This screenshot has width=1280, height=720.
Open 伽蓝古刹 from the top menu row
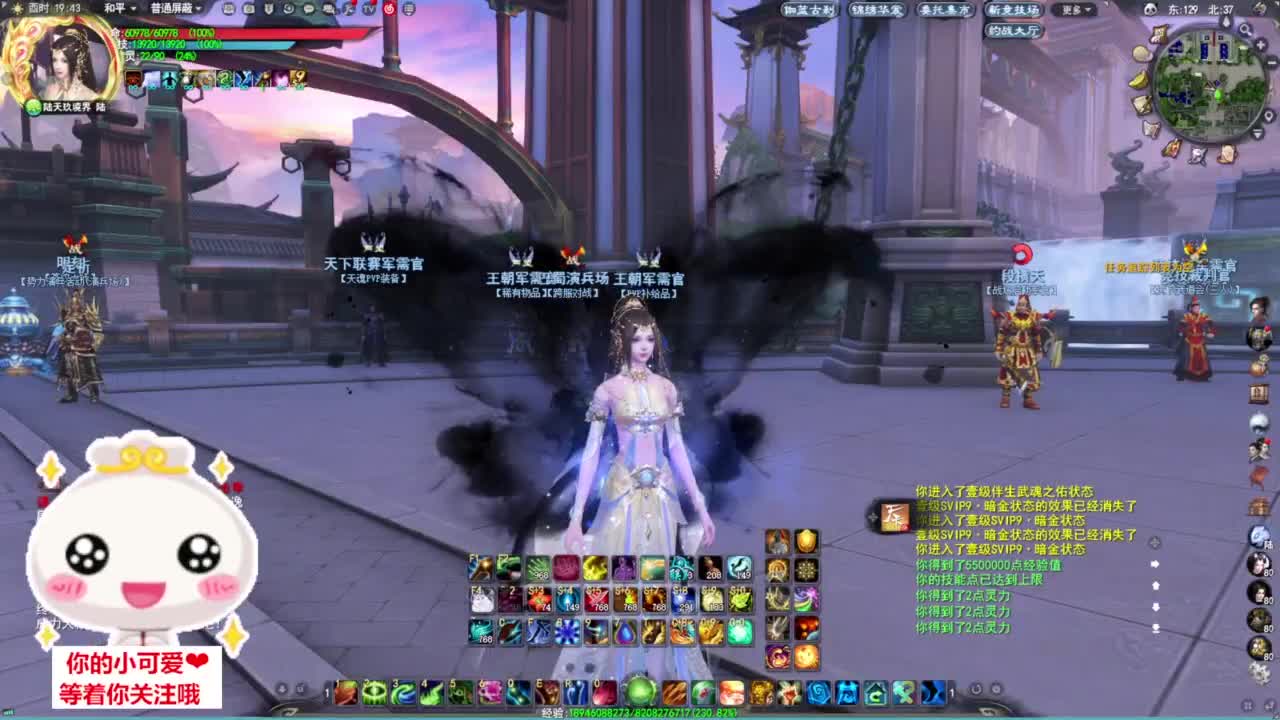point(809,10)
